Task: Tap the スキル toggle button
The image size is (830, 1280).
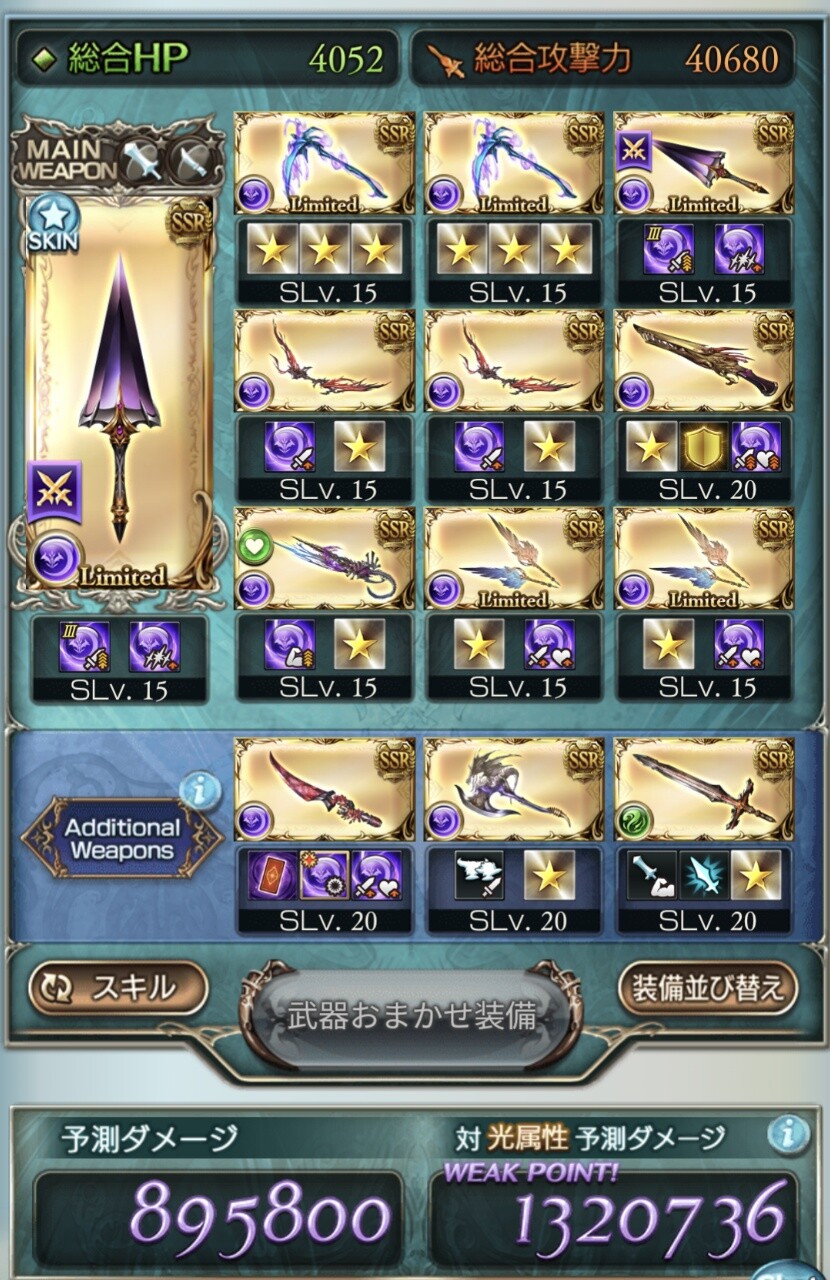Action: point(118,988)
